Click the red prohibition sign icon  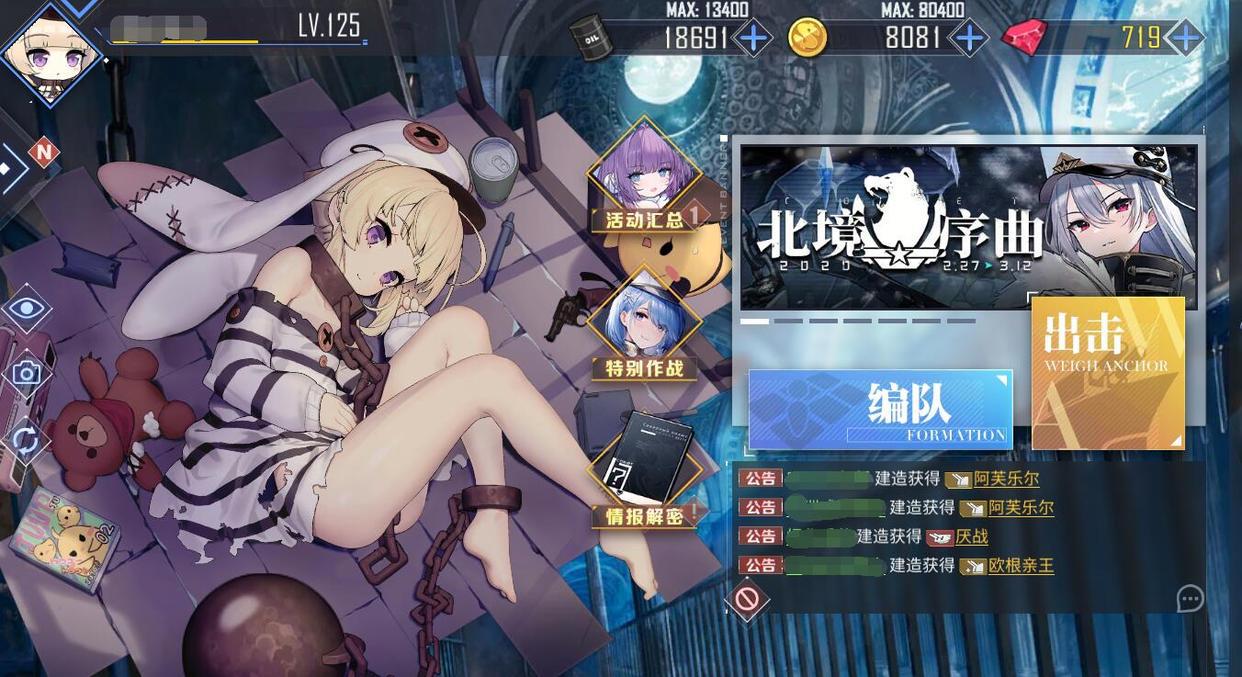point(747,600)
